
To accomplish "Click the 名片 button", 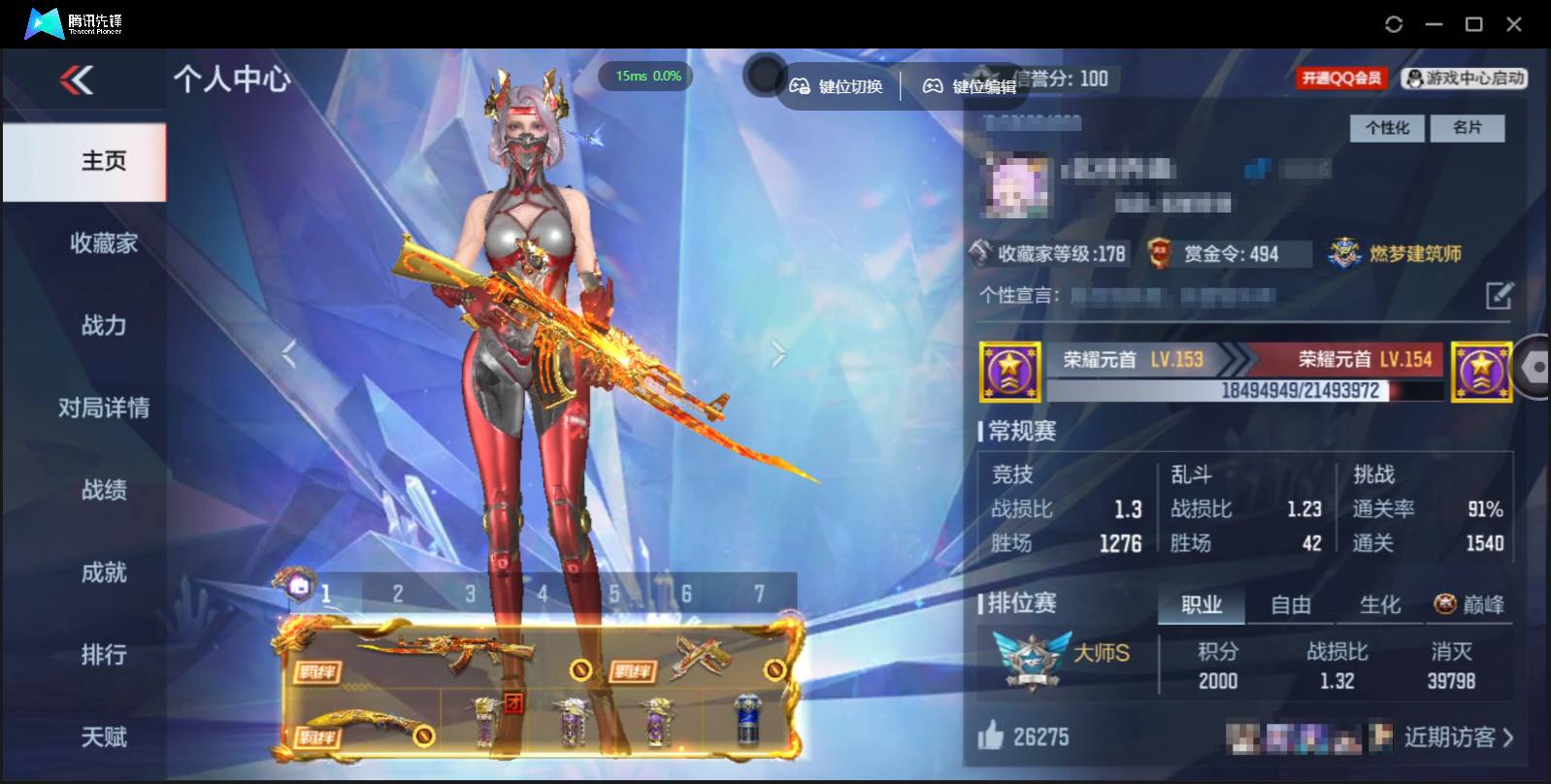I will point(1468,127).
